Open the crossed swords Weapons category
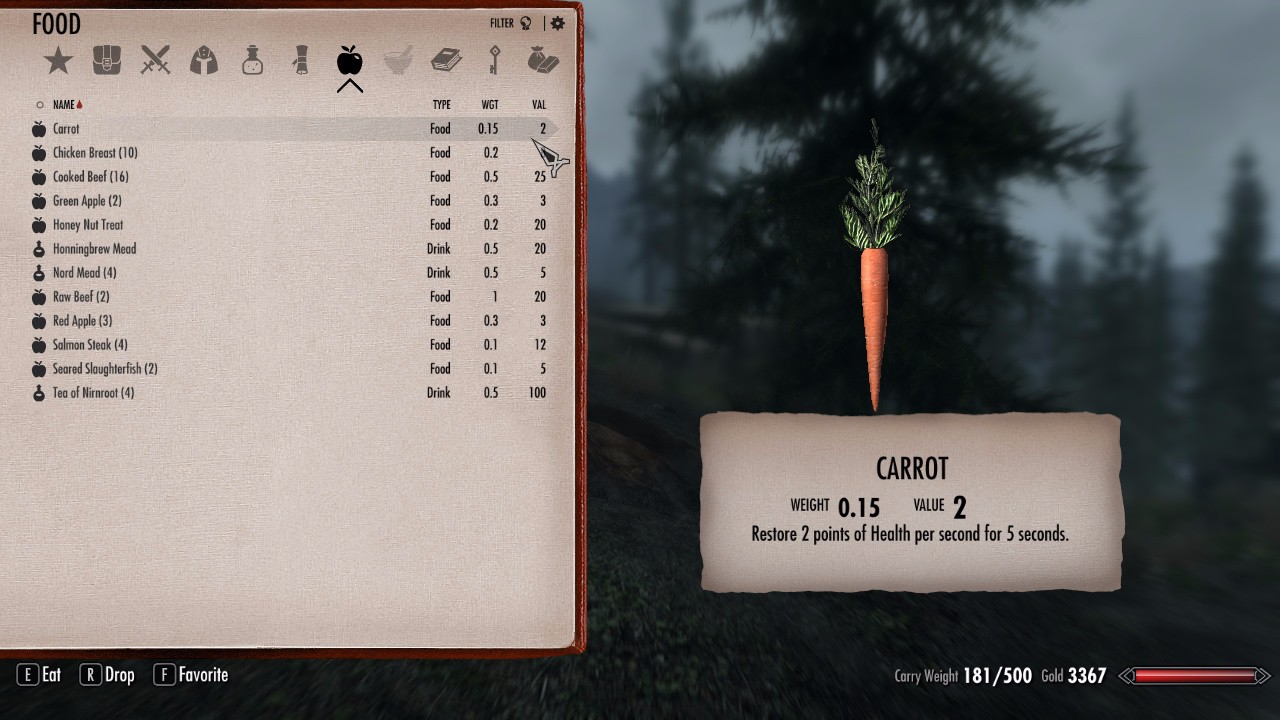 tap(155, 61)
